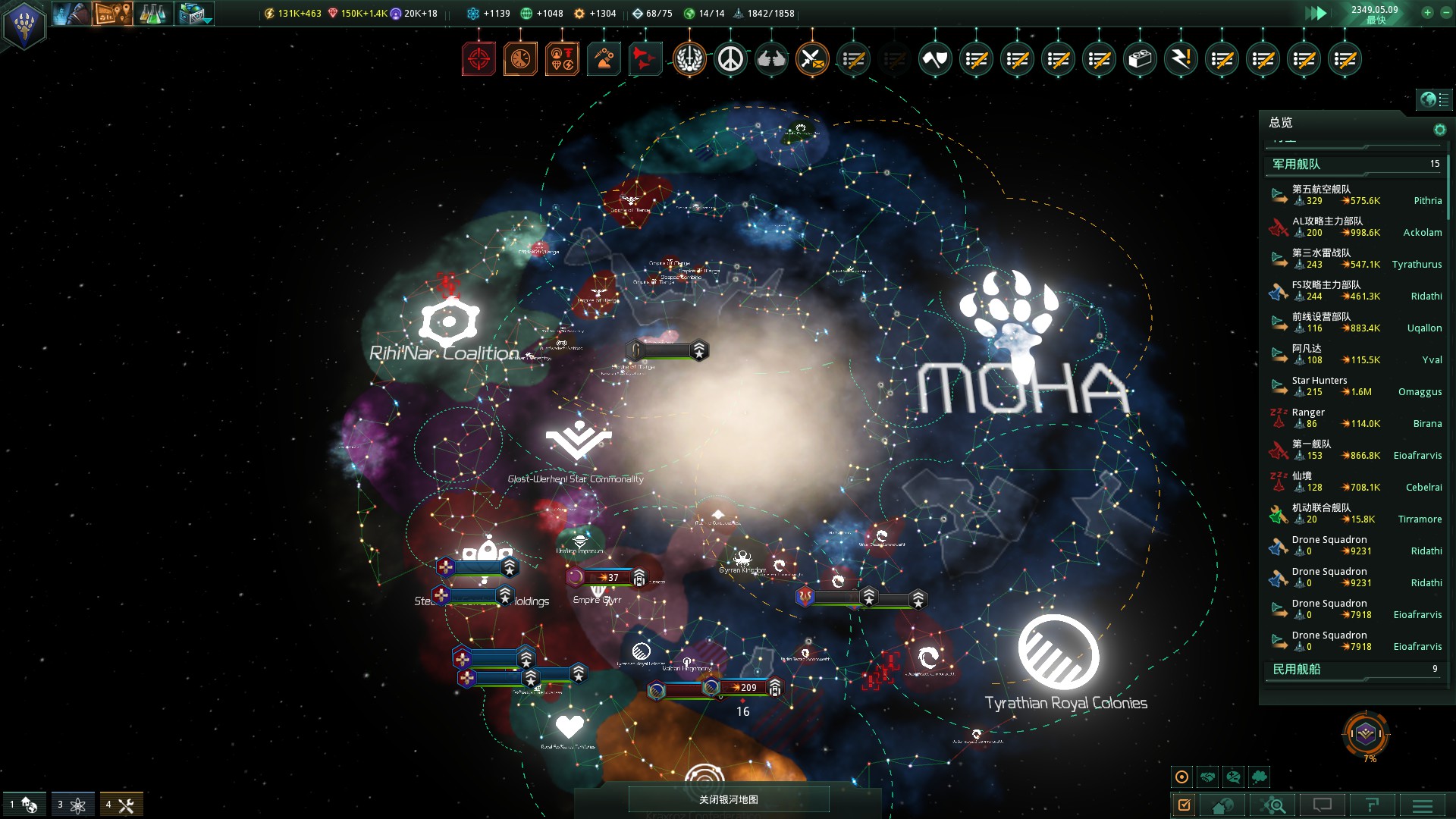Toggle the orange sensor range overlay button
This screenshot has height=819, width=1456.
click(x=1181, y=776)
